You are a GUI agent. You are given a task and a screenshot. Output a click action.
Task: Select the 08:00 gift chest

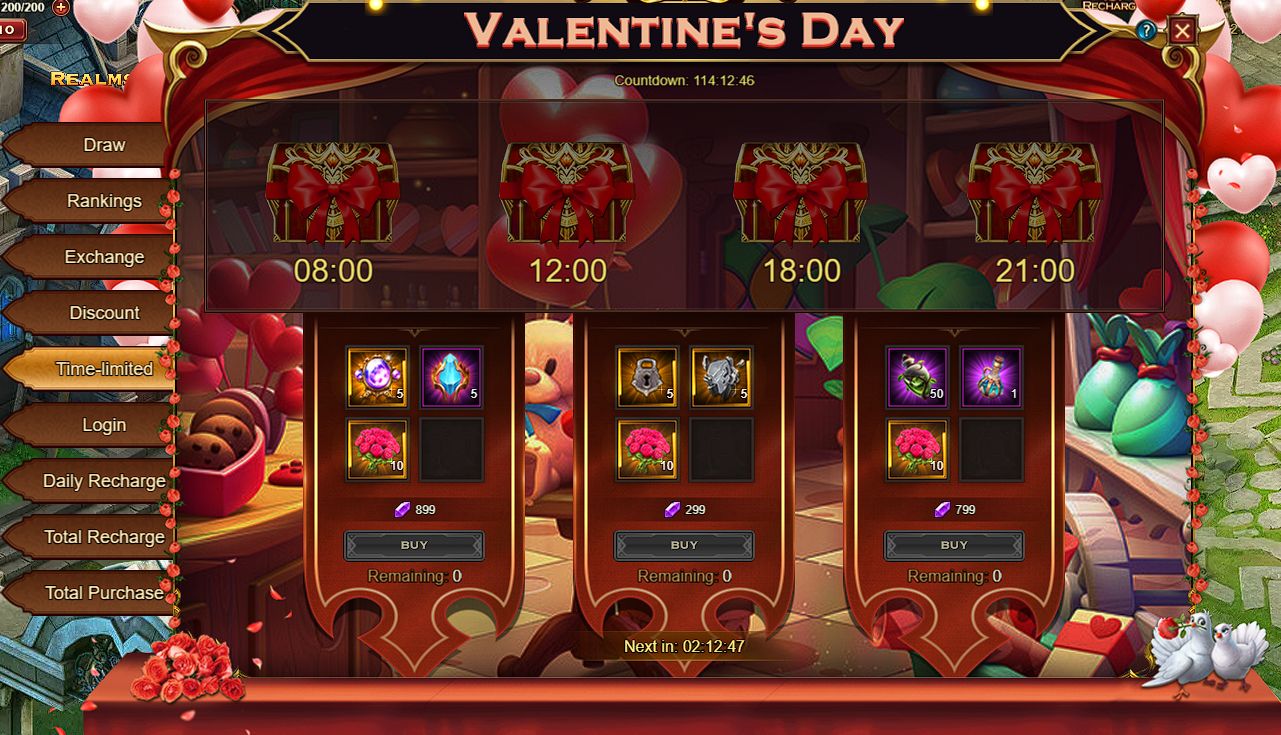333,193
